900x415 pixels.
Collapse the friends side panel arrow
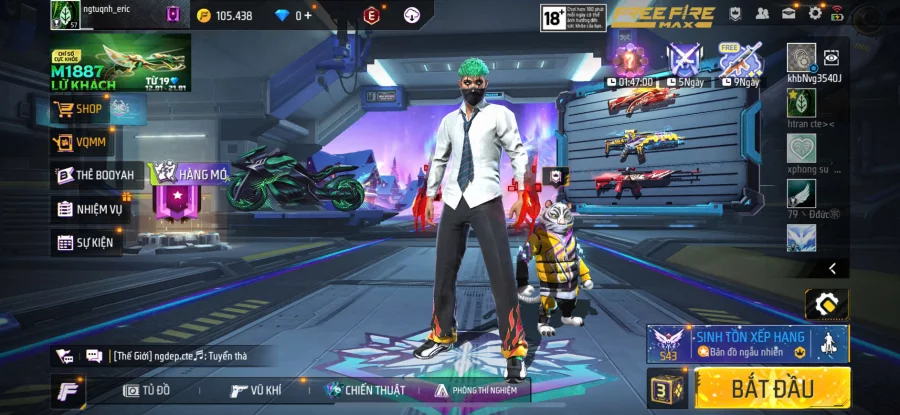pyautogui.click(x=832, y=268)
